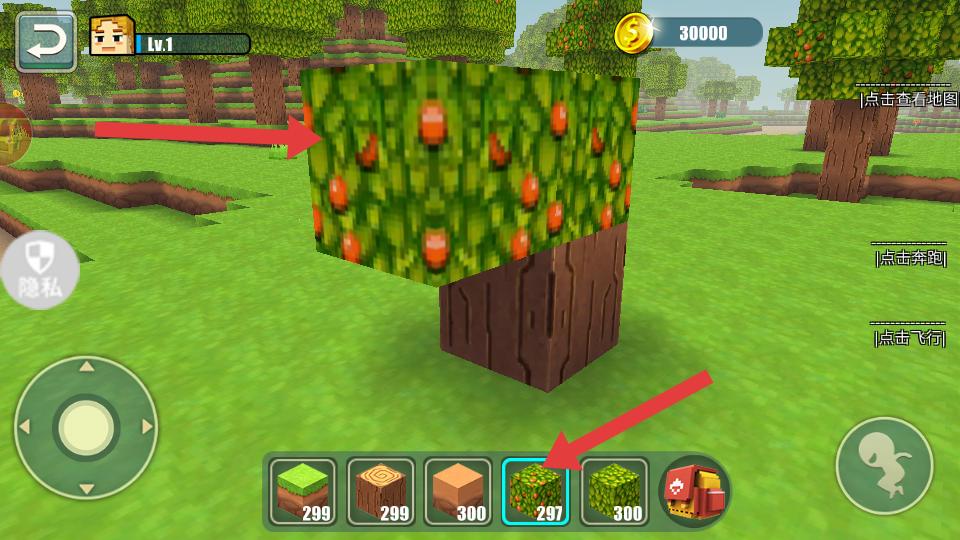Viewport: 960px width, 540px height.
Task: Open the 隐私 privacy shield button
Action: click(x=40, y=270)
